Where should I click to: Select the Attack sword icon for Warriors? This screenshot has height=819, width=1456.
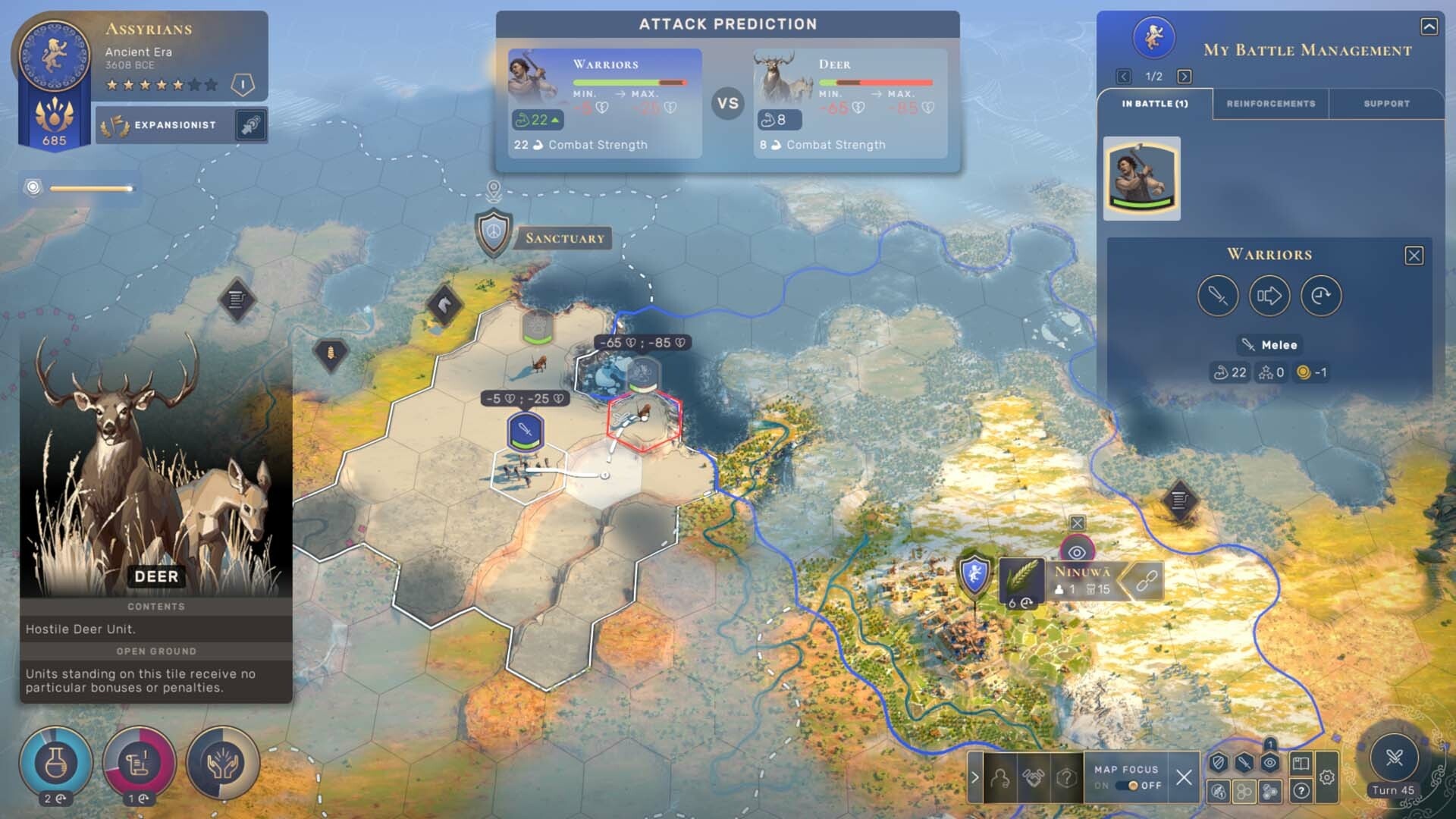pos(1219,296)
